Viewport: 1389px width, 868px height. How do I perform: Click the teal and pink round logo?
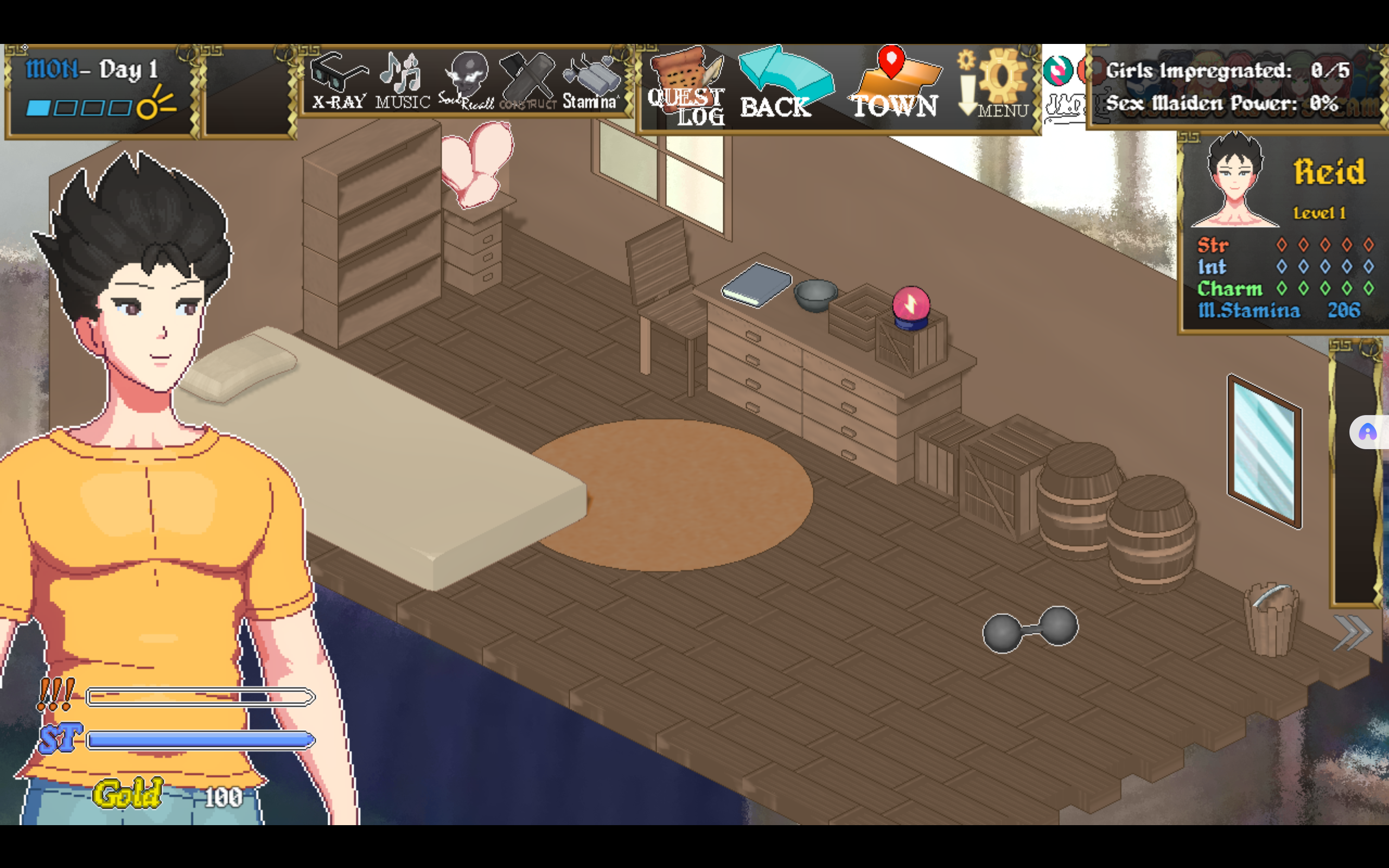pyautogui.click(x=1057, y=71)
